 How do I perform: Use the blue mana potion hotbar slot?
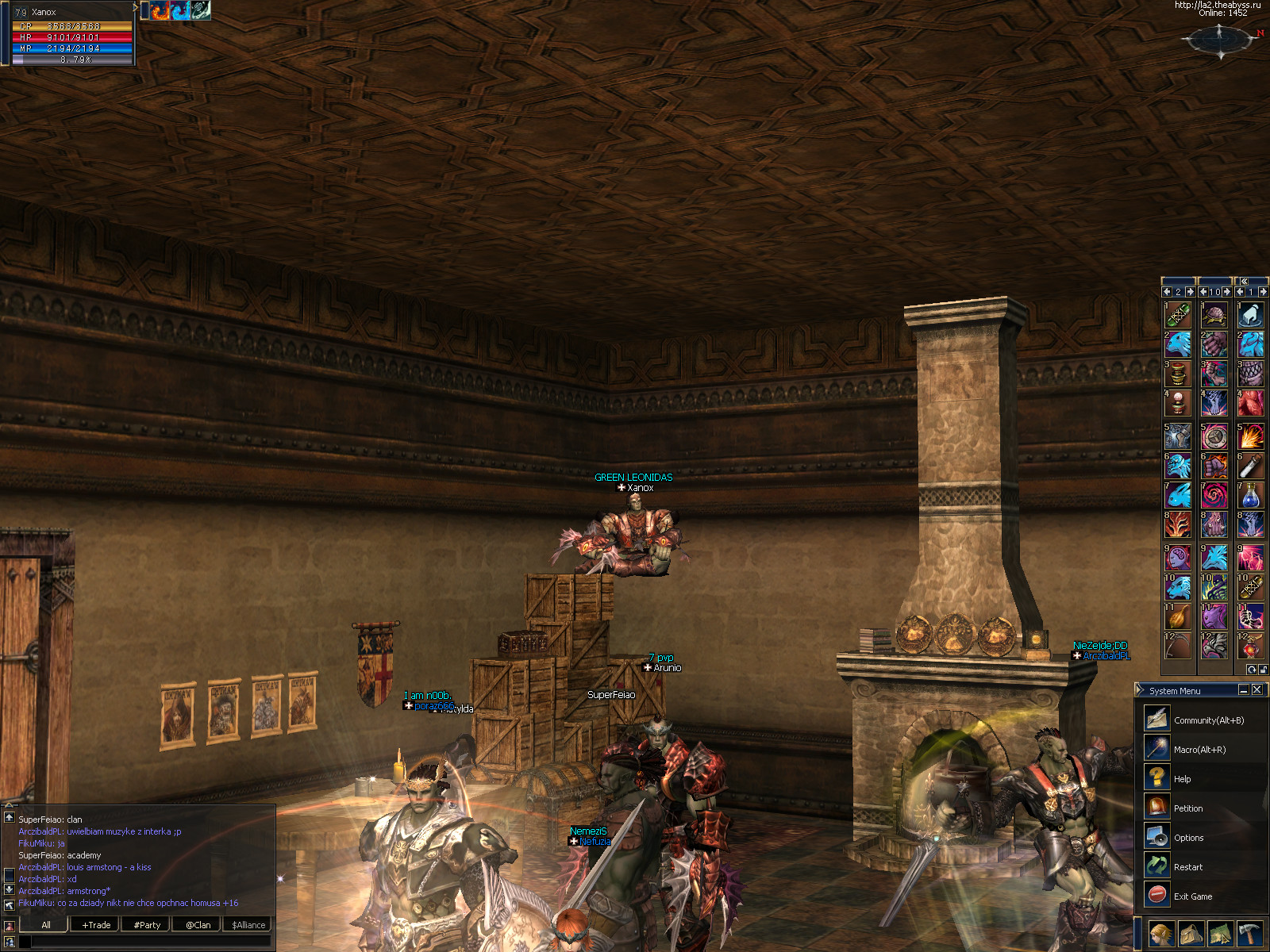[x=1250, y=496]
